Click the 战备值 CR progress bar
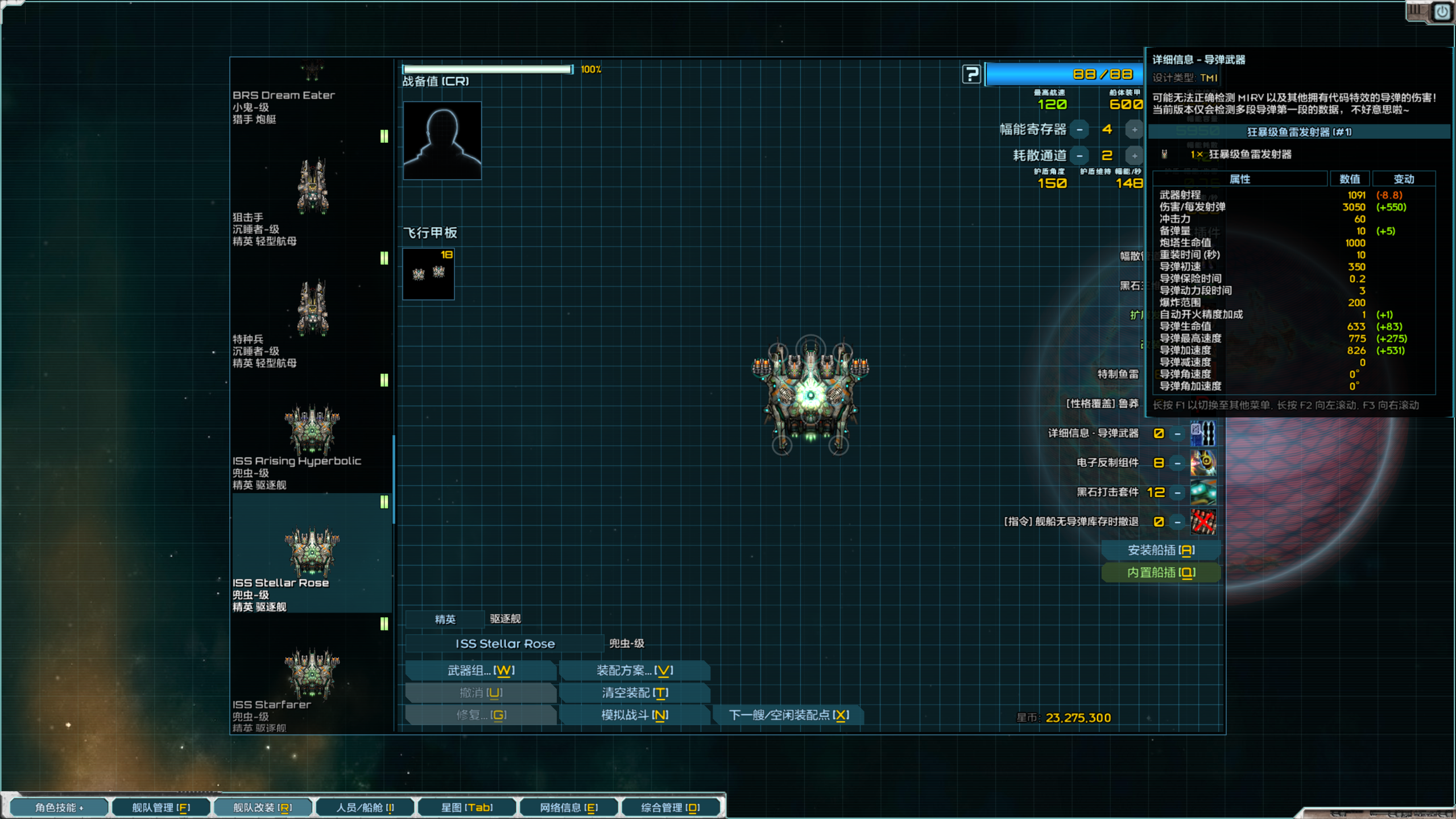Screen dimensions: 1456x819 (x=487, y=69)
